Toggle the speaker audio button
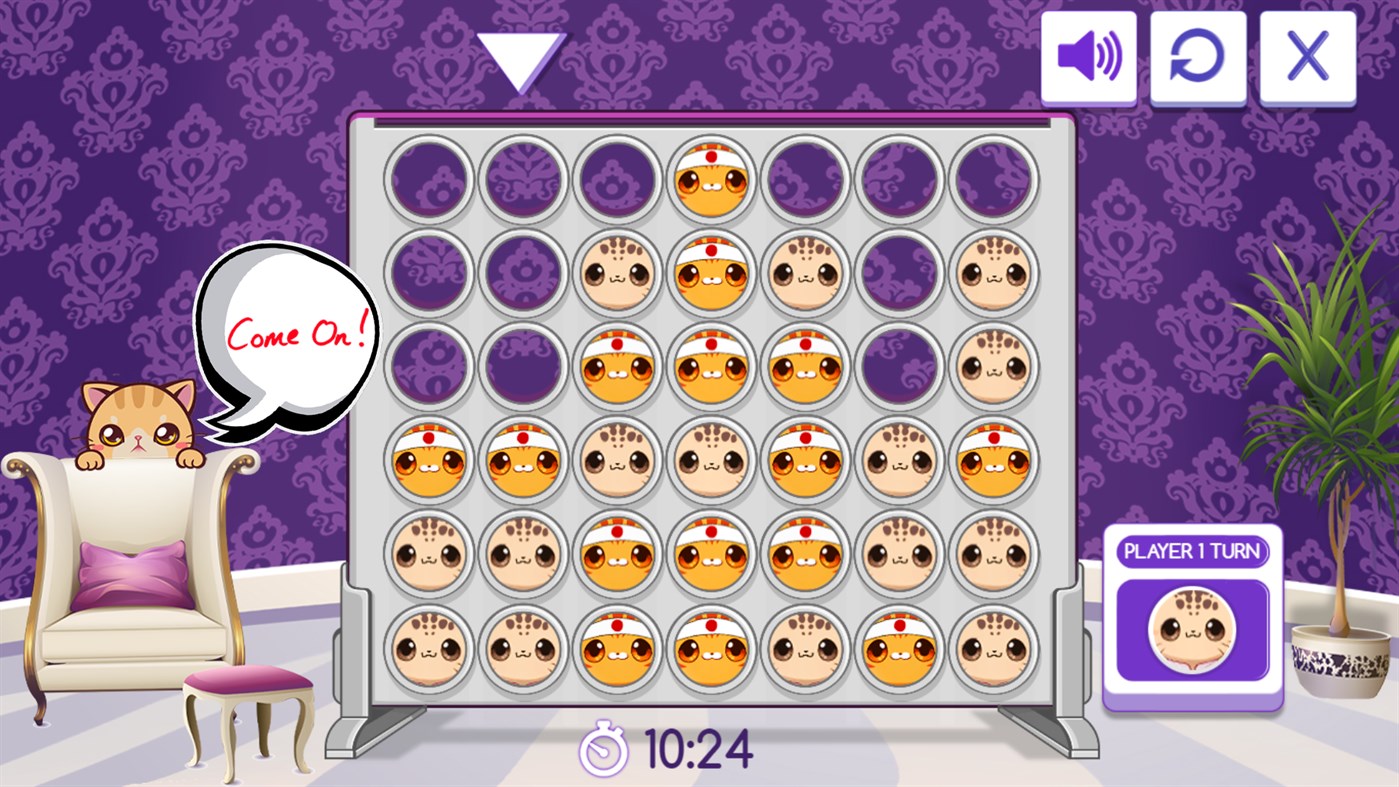Image resolution: width=1399 pixels, height=787 pixels. pos(1090,57)
